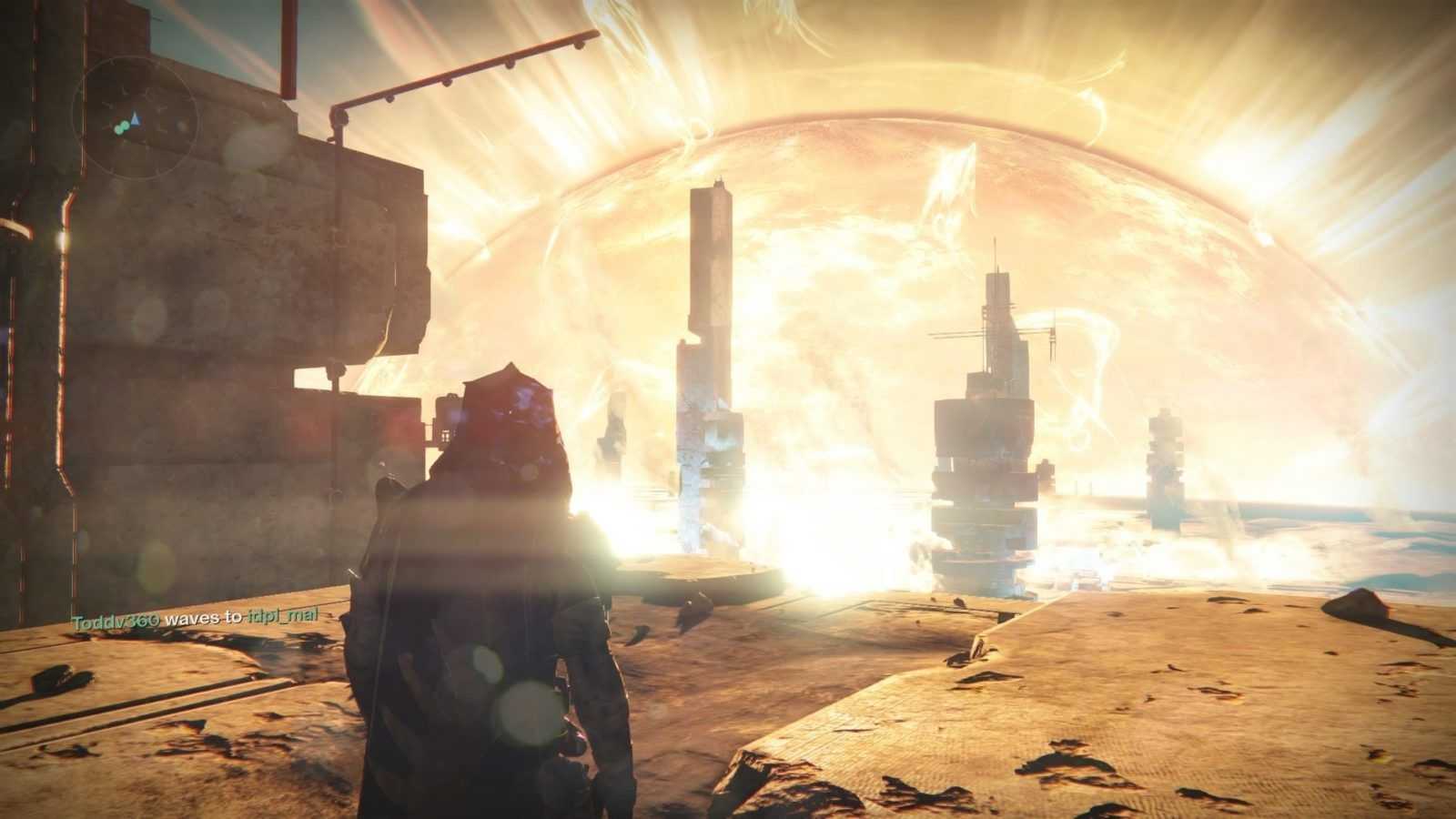Viewport: 1456px width, 819px height.
Task: Select the player name Toddv360 in the feed
Action: (x=116, y=618)
